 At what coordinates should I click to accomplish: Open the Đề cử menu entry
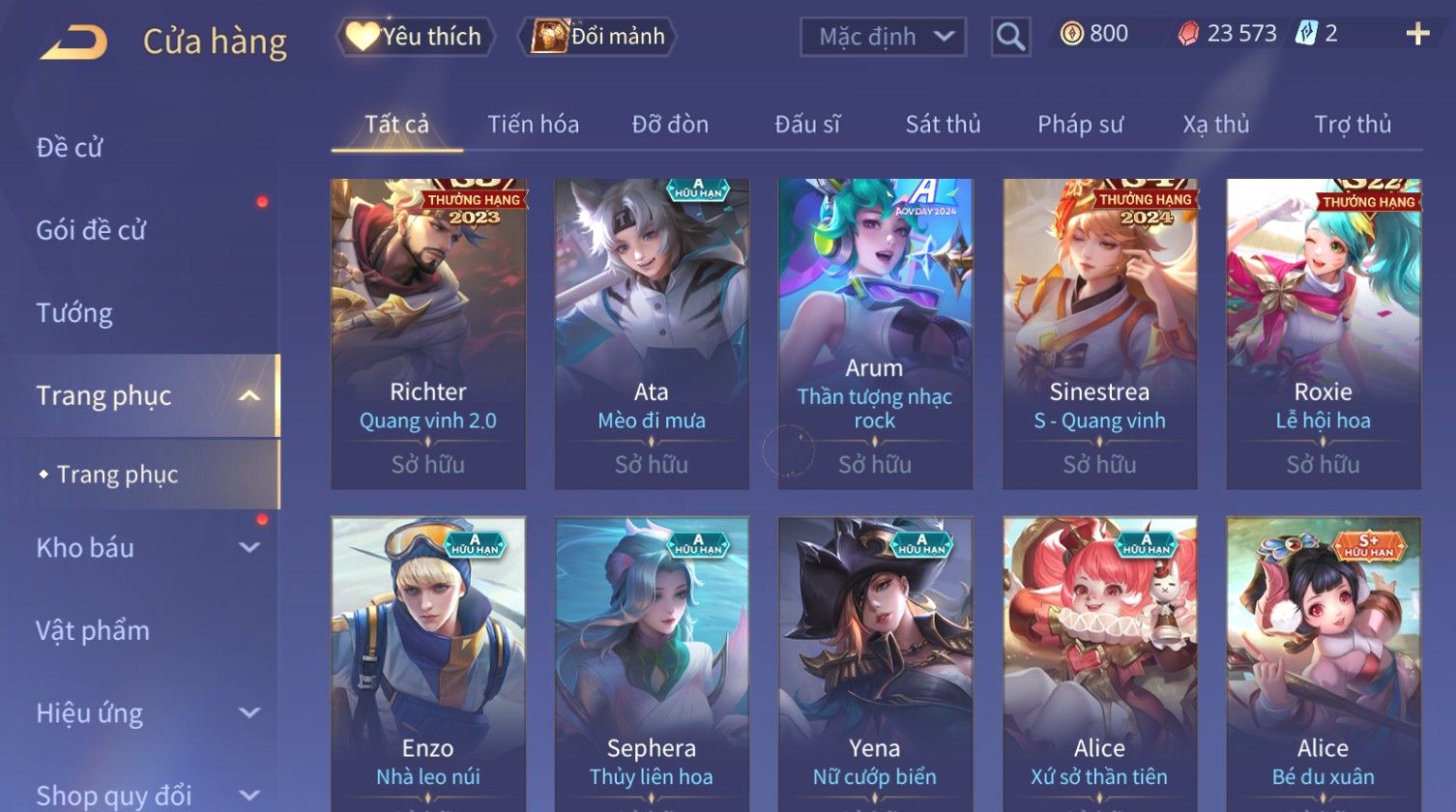pyautogui.click(x=70, y=148)
